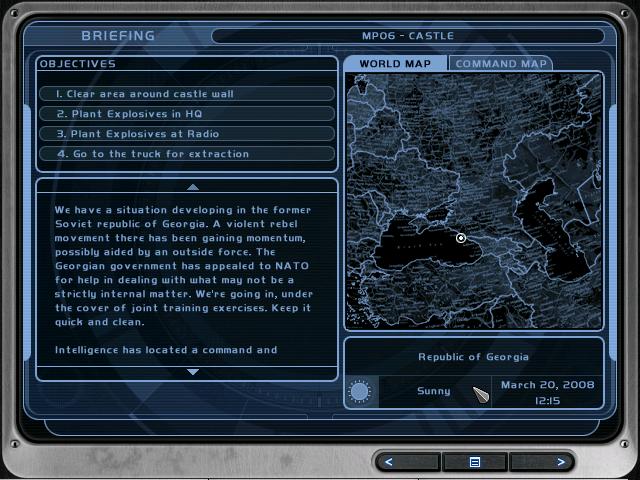Go back with the left arrow button
Image resolution: width=640 pixels, height=480 pixels.
coord(408,462)
